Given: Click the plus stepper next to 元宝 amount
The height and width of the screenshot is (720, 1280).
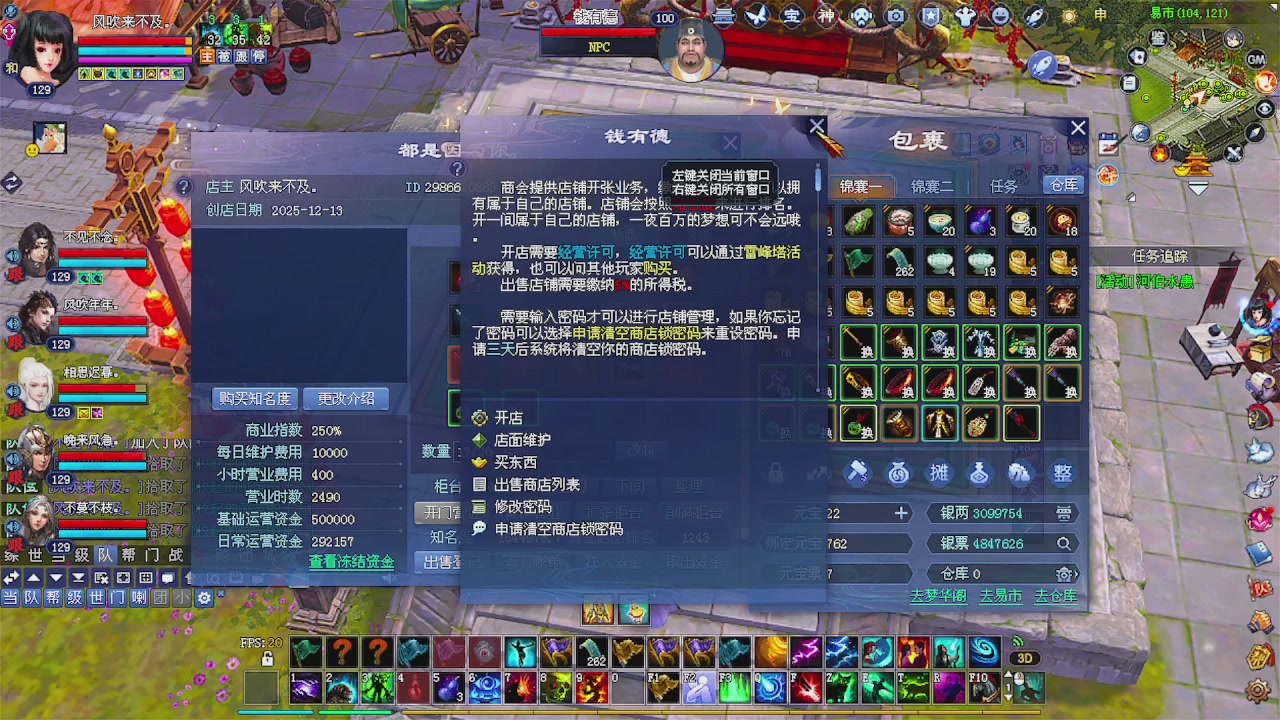Looking at the screenshot, I should (899, 512).
